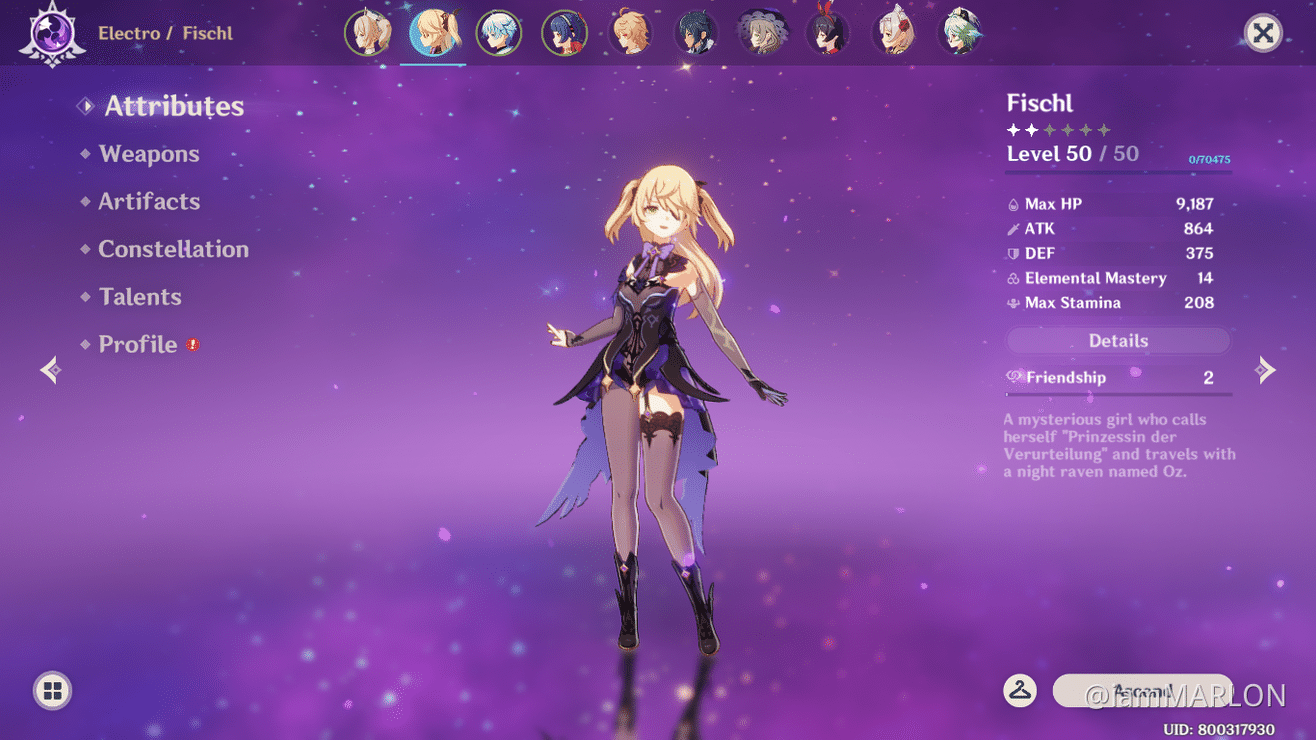Click the Friendship eye icon
The image size is (1316, 740).
[x=1016, y=377]
